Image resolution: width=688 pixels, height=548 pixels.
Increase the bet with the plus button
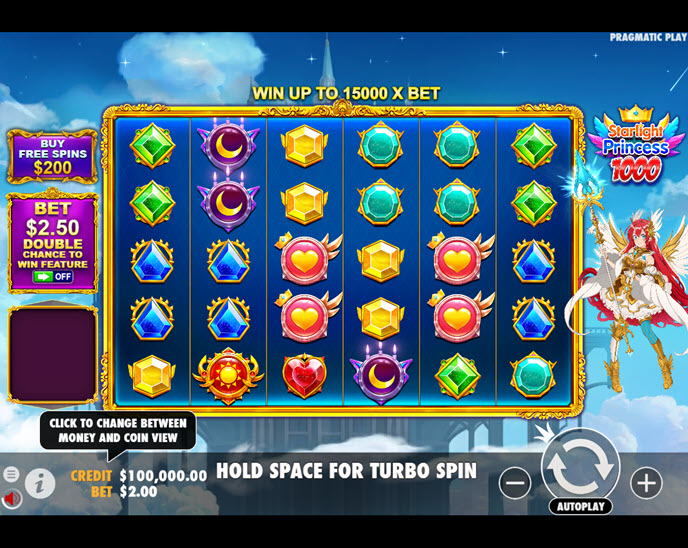(x=646, y=483)
